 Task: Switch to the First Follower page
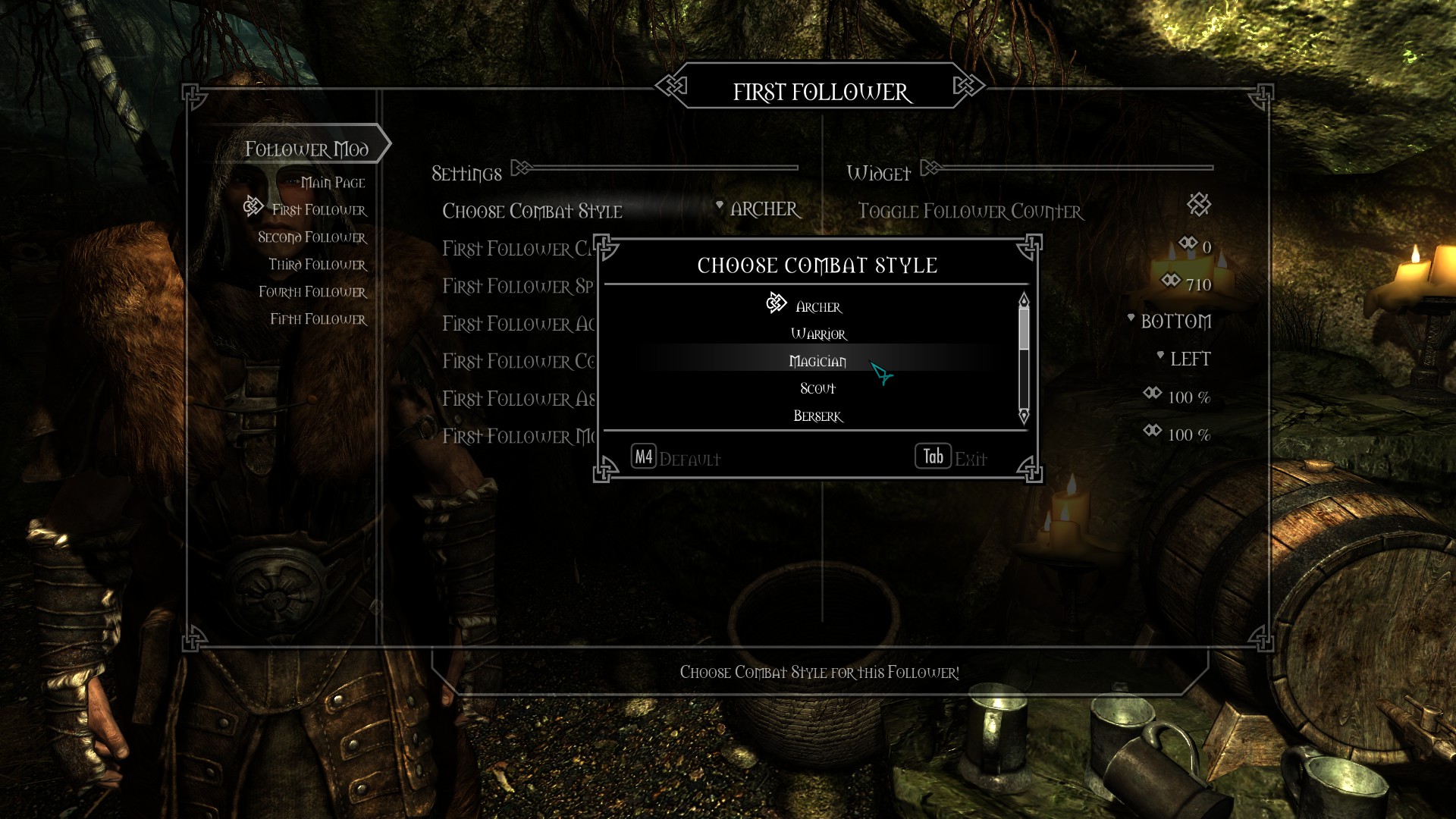click(318, 210)
